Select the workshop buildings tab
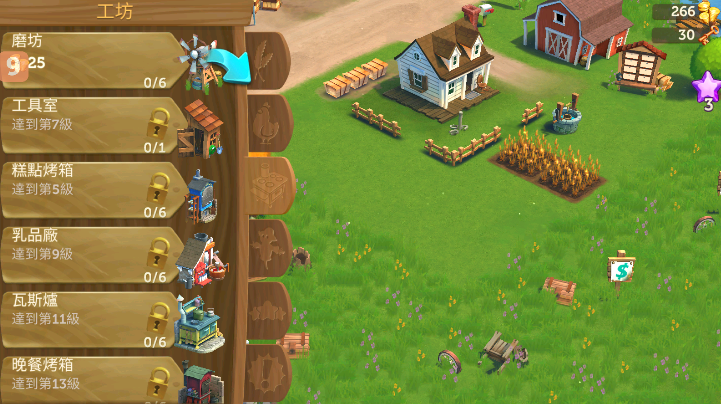This screenshot has height=404, width=721. tap(269, 185)
